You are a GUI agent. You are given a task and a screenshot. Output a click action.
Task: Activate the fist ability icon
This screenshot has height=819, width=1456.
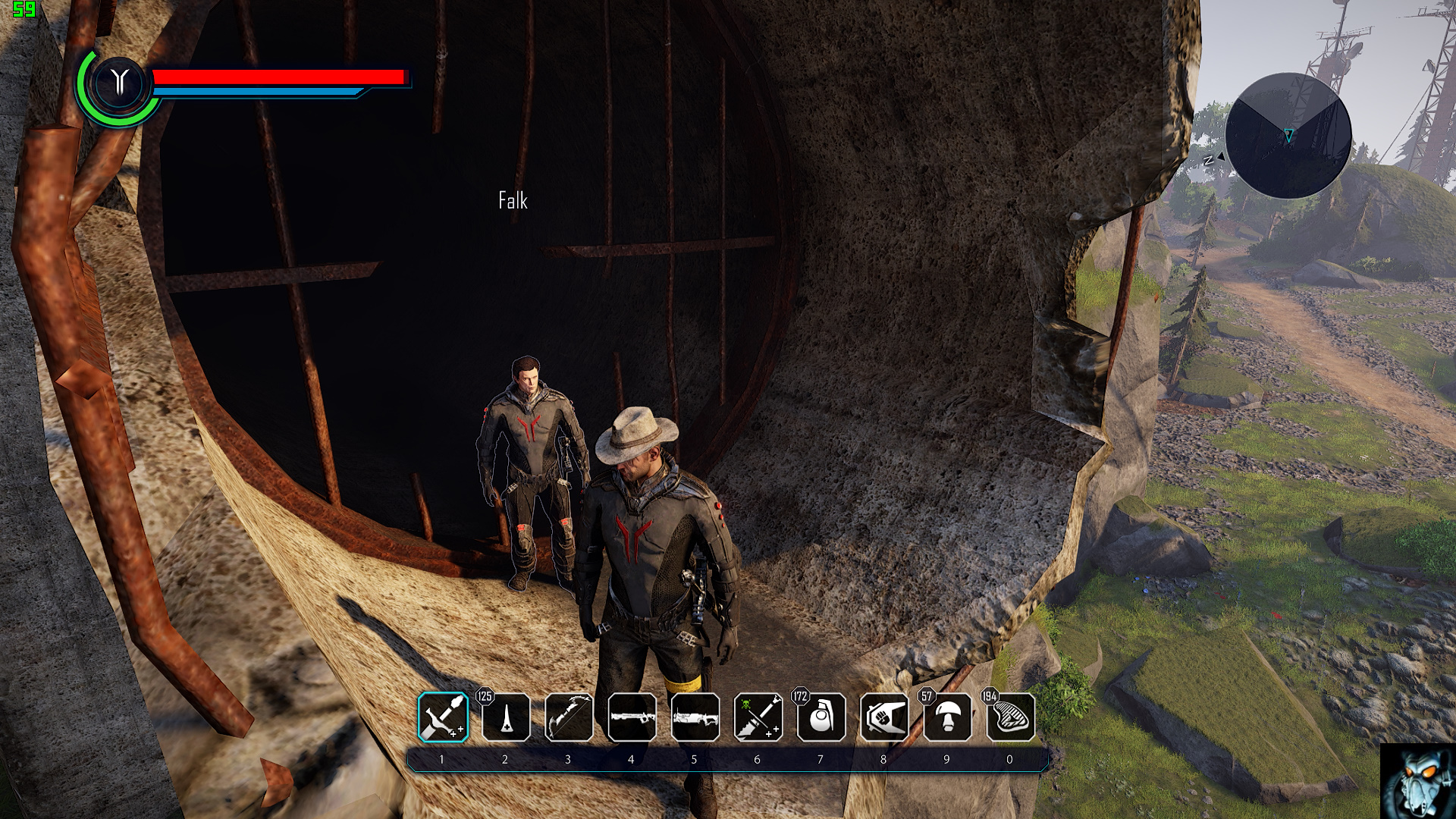[884, 717]
